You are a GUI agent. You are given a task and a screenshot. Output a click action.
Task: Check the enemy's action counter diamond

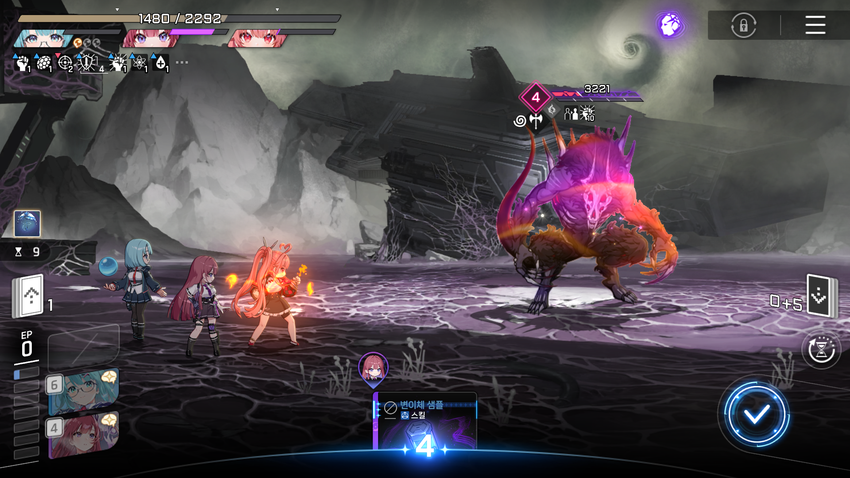click(535, 98)
